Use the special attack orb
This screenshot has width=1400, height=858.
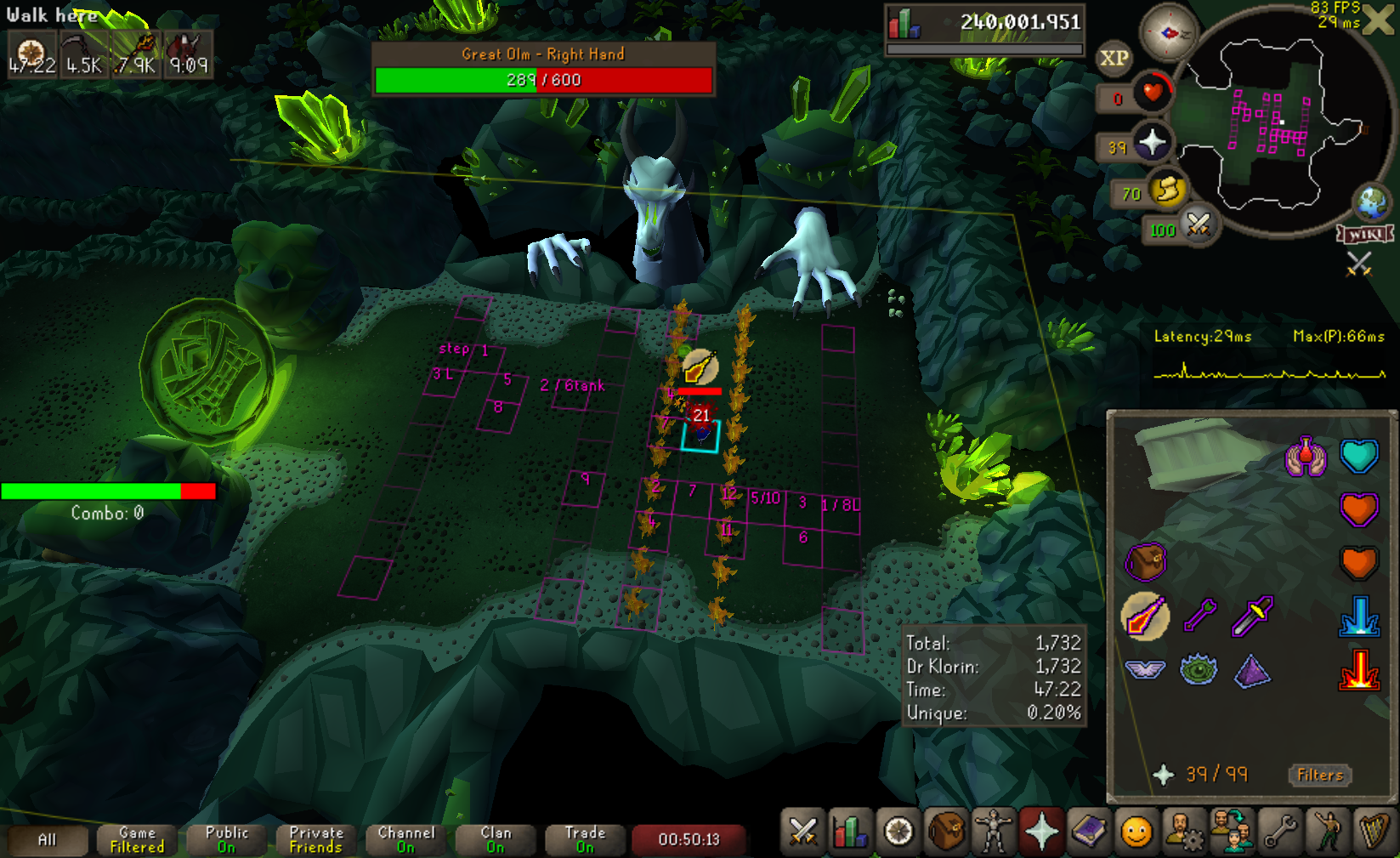(1198, 225)
